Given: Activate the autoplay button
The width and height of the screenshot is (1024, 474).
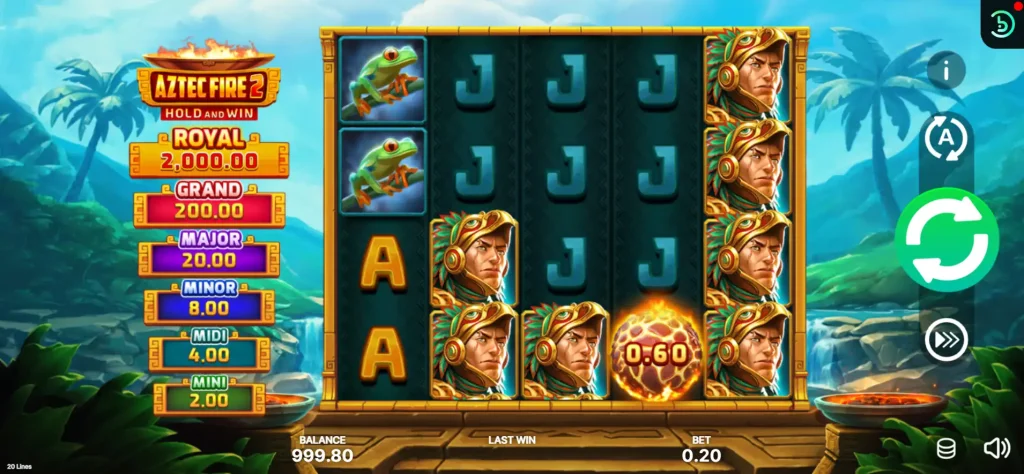Looking at the screenshot, I should [945, 137].
